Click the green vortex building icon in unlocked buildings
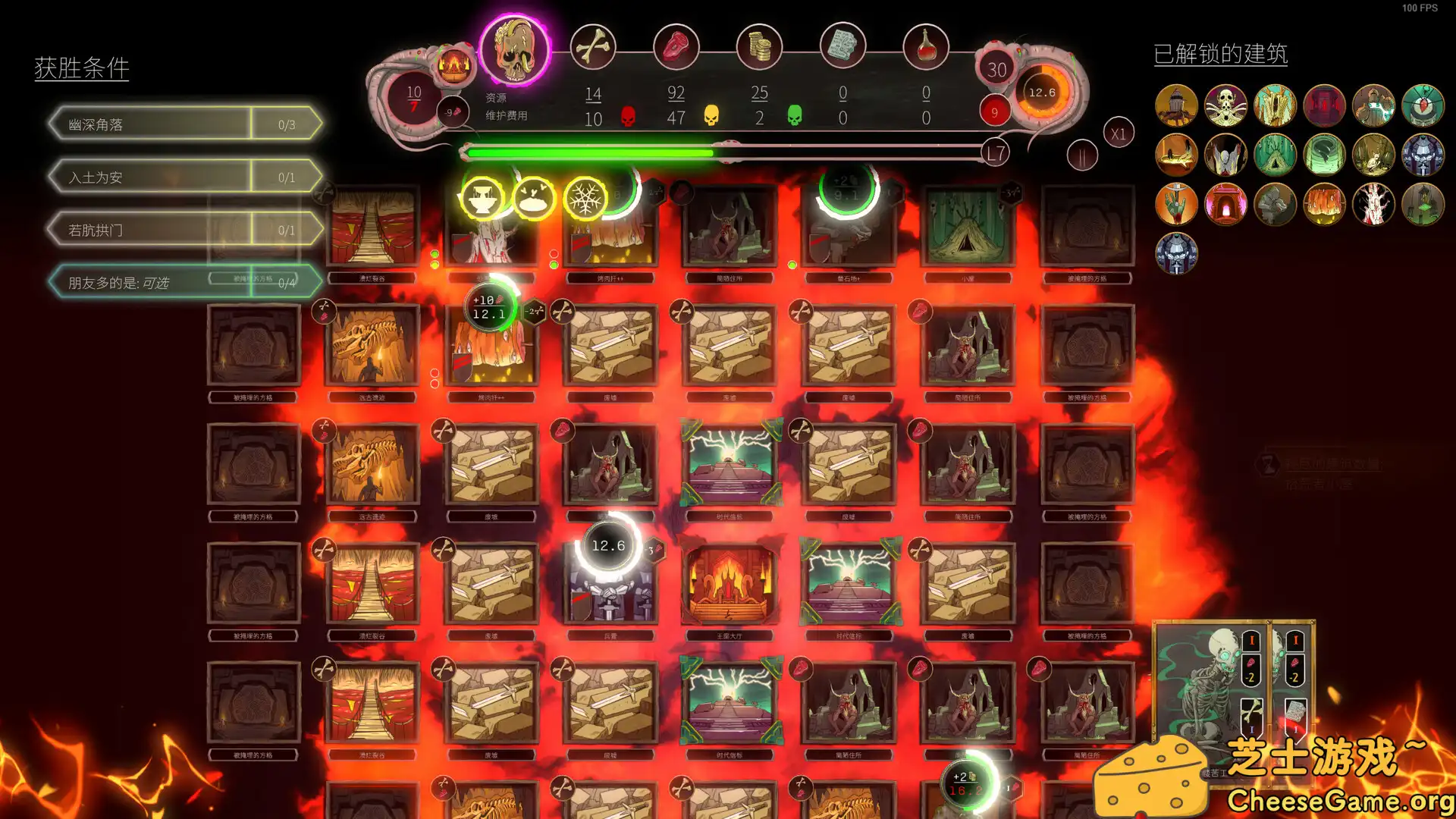 [1324, 155]
